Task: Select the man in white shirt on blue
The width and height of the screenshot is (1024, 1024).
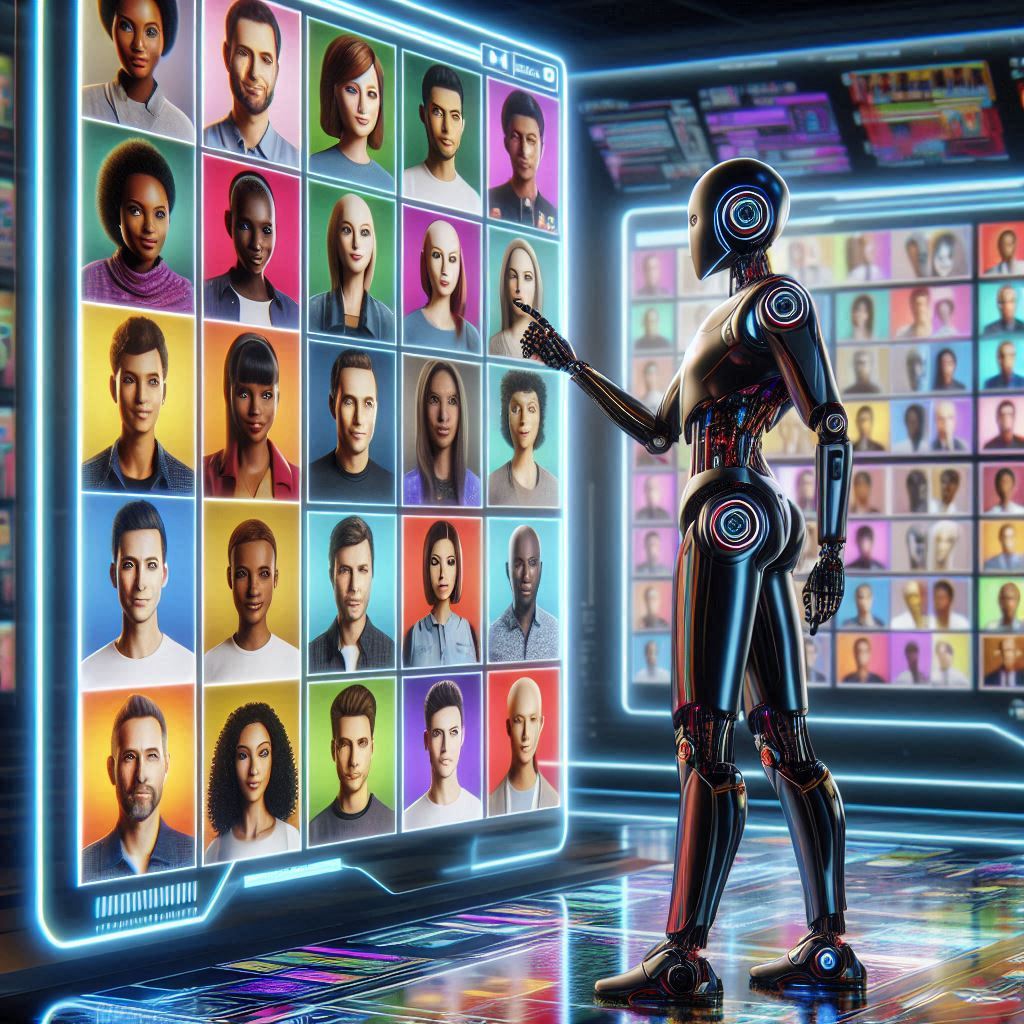Action: pyautogui.click(x=138, y=590)
